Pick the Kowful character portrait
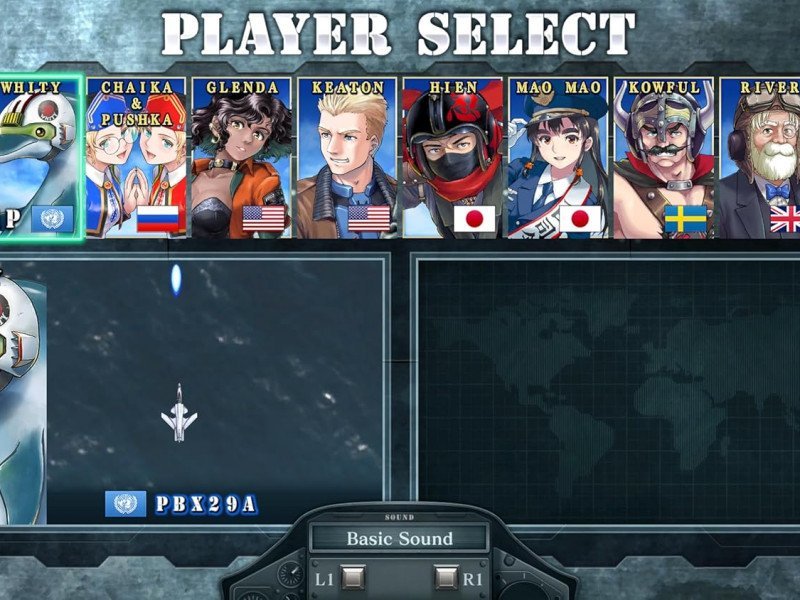This screenshot has width=800, height=600. coord(663,158)
